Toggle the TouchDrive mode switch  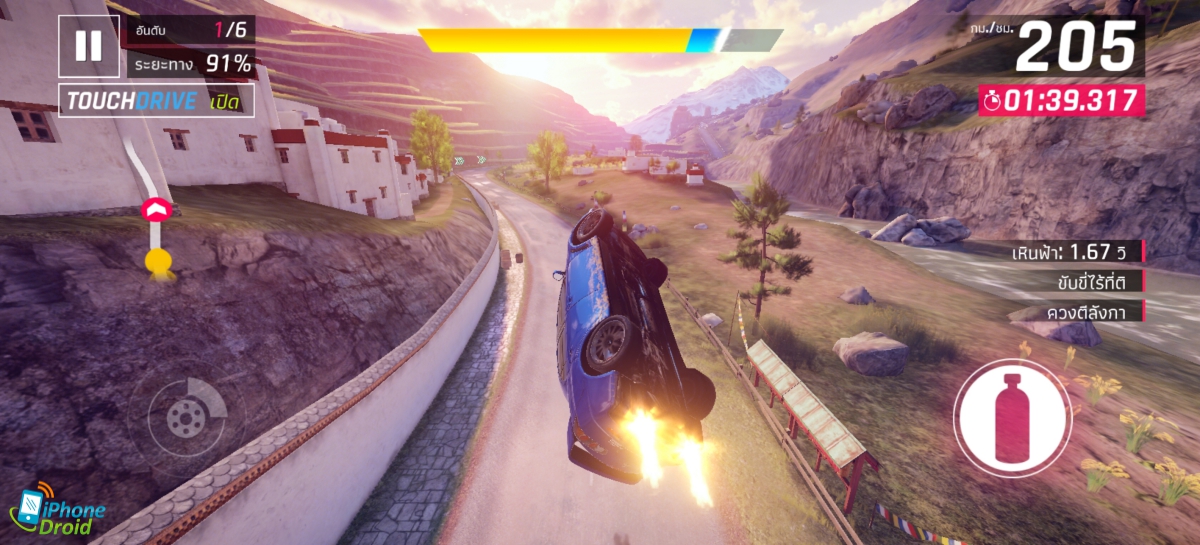[156, 101]
